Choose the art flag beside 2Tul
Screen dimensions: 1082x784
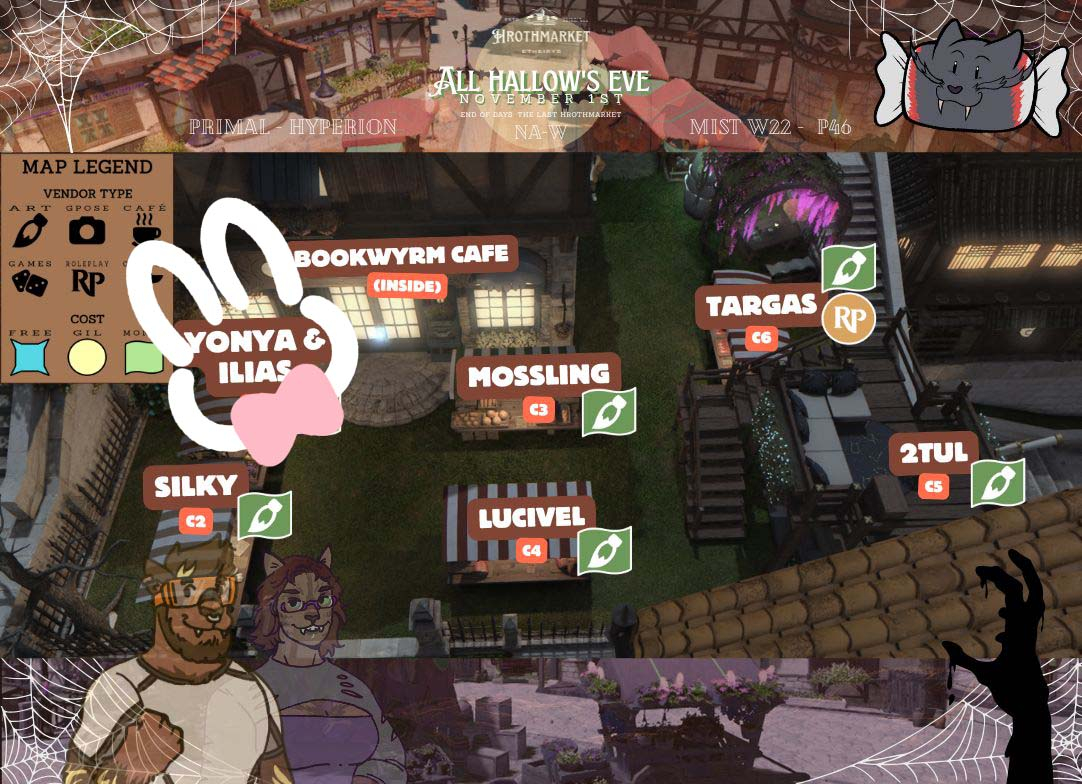pos(997,483)
